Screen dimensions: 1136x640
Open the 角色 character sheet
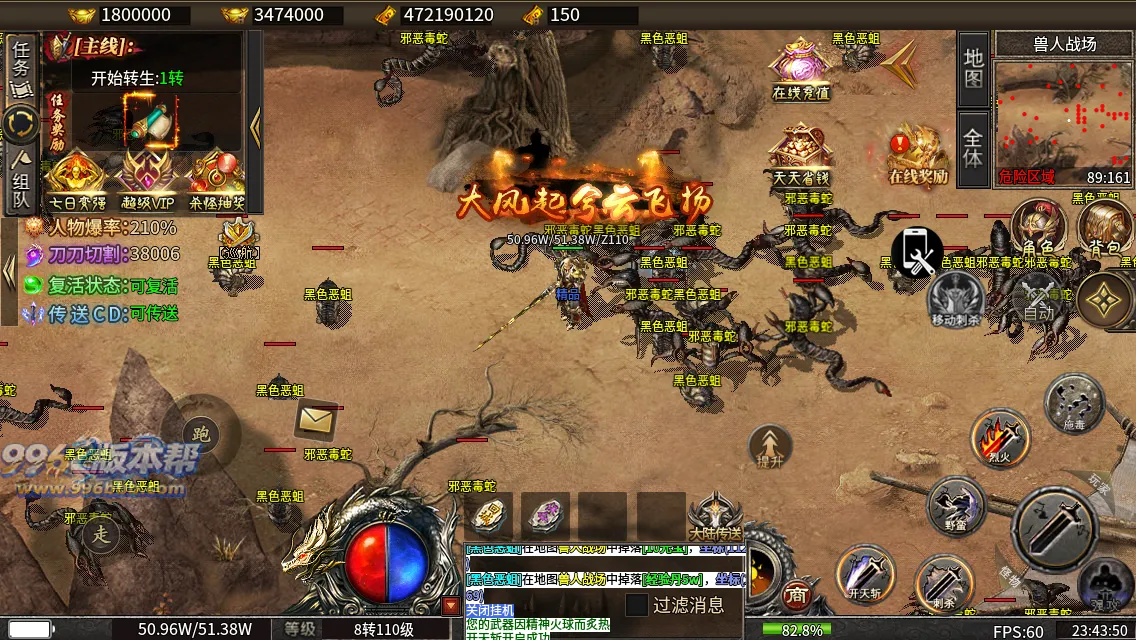tap(1037, 226)
